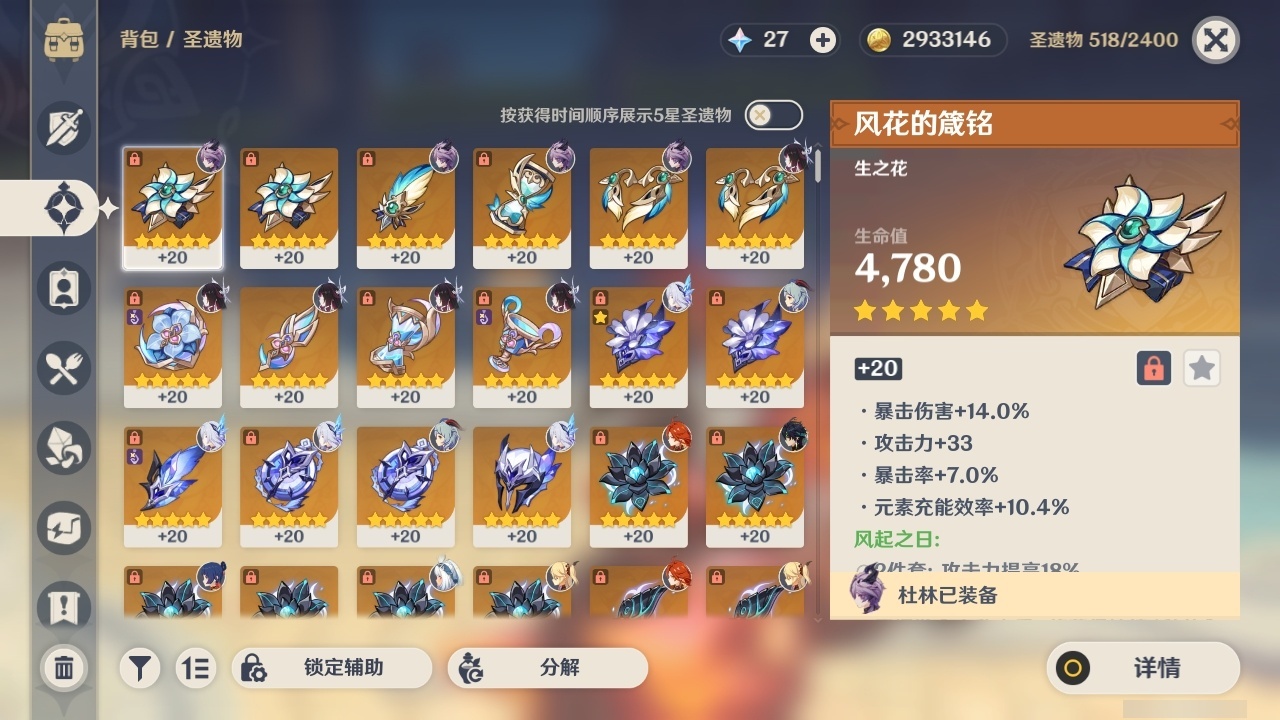The height and width of the screenshot is (720, 1280).
Task: Toggle the 5-star acquisition time display switch
Action: [772, 114]
